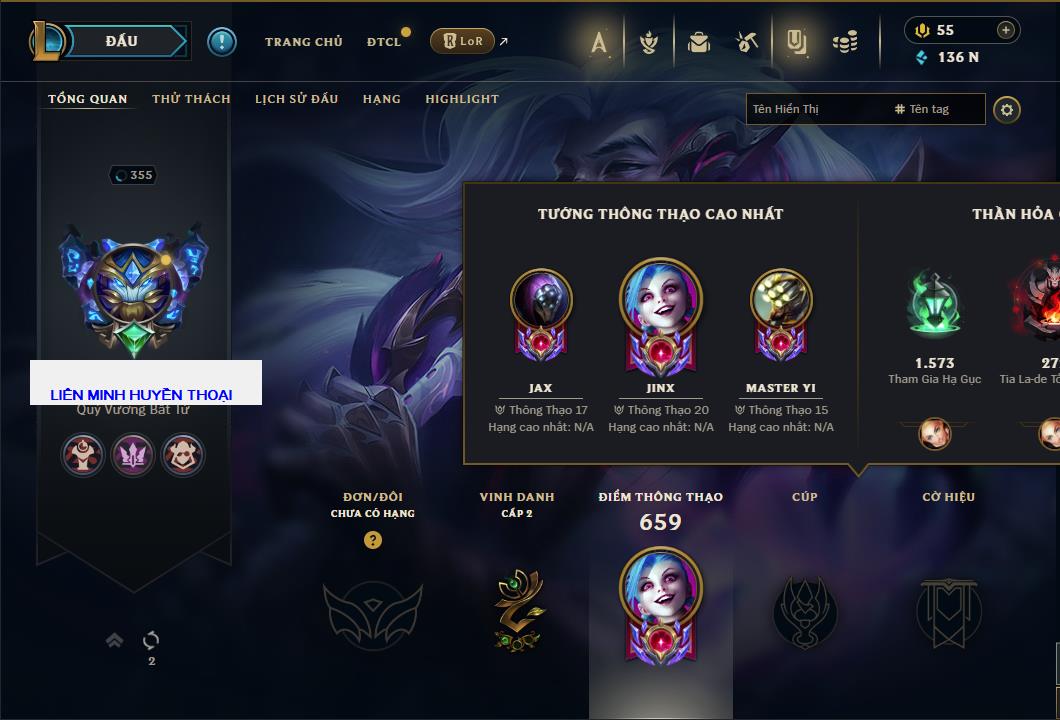Open the HIGHLIGHT tab

click(461, 99)
